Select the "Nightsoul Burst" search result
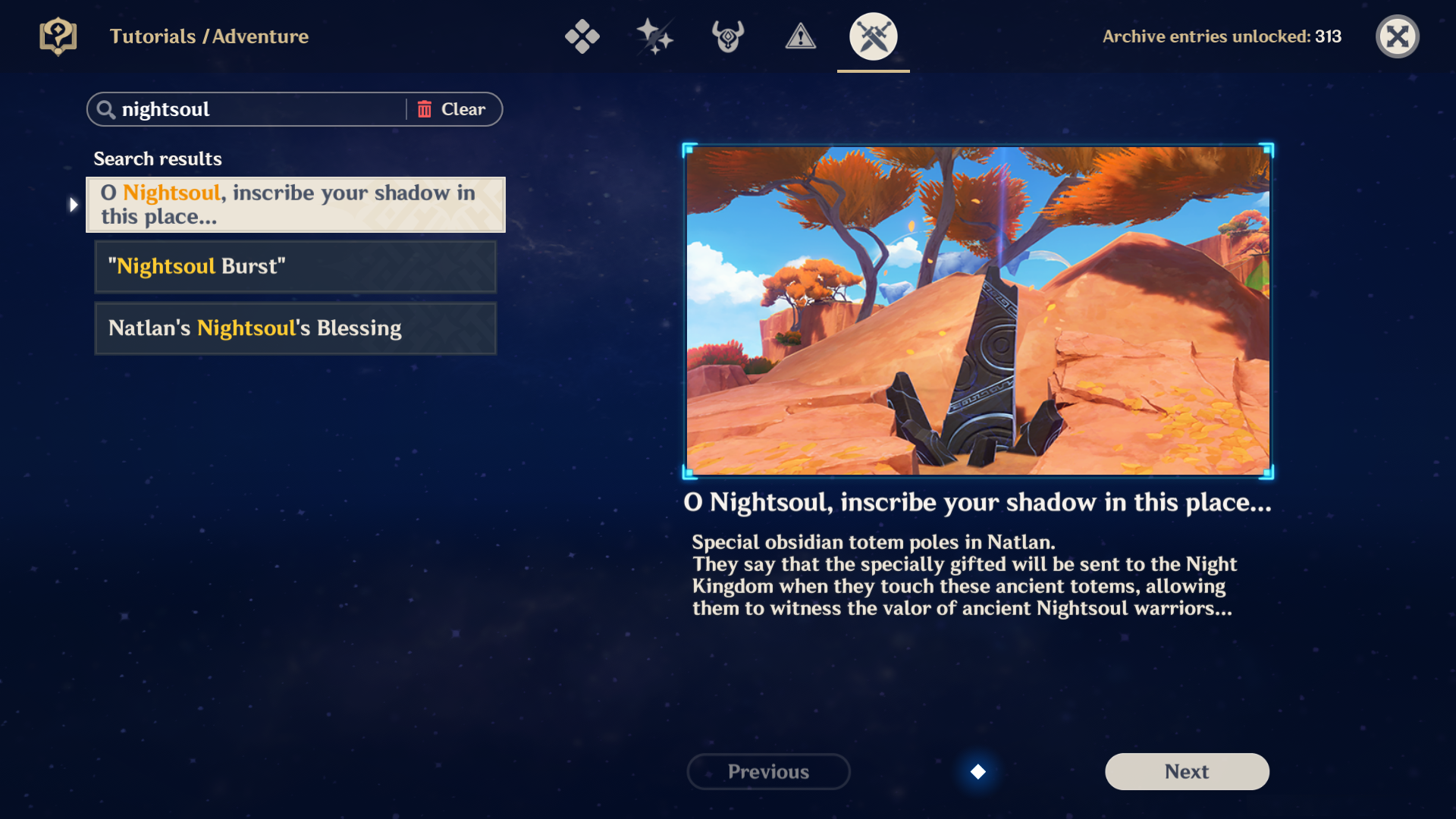1456x819 pixels. click(x=295, y=266)
